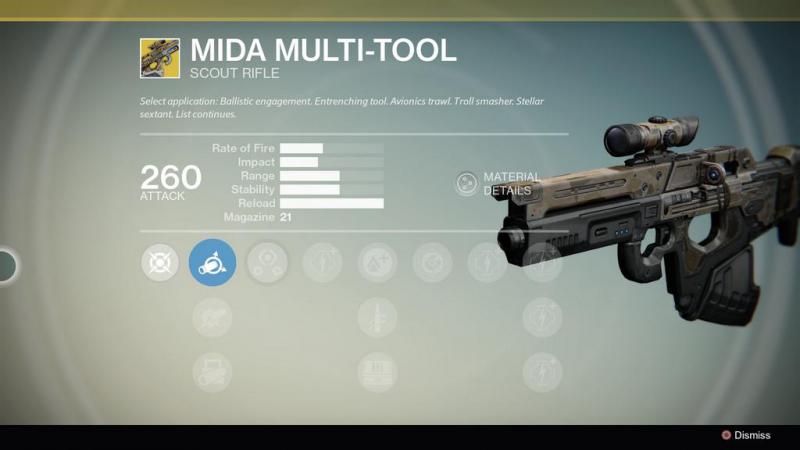Select the faded triangle-plus perk node
This screenshot has height=450, width=800.
pos(377,262)
